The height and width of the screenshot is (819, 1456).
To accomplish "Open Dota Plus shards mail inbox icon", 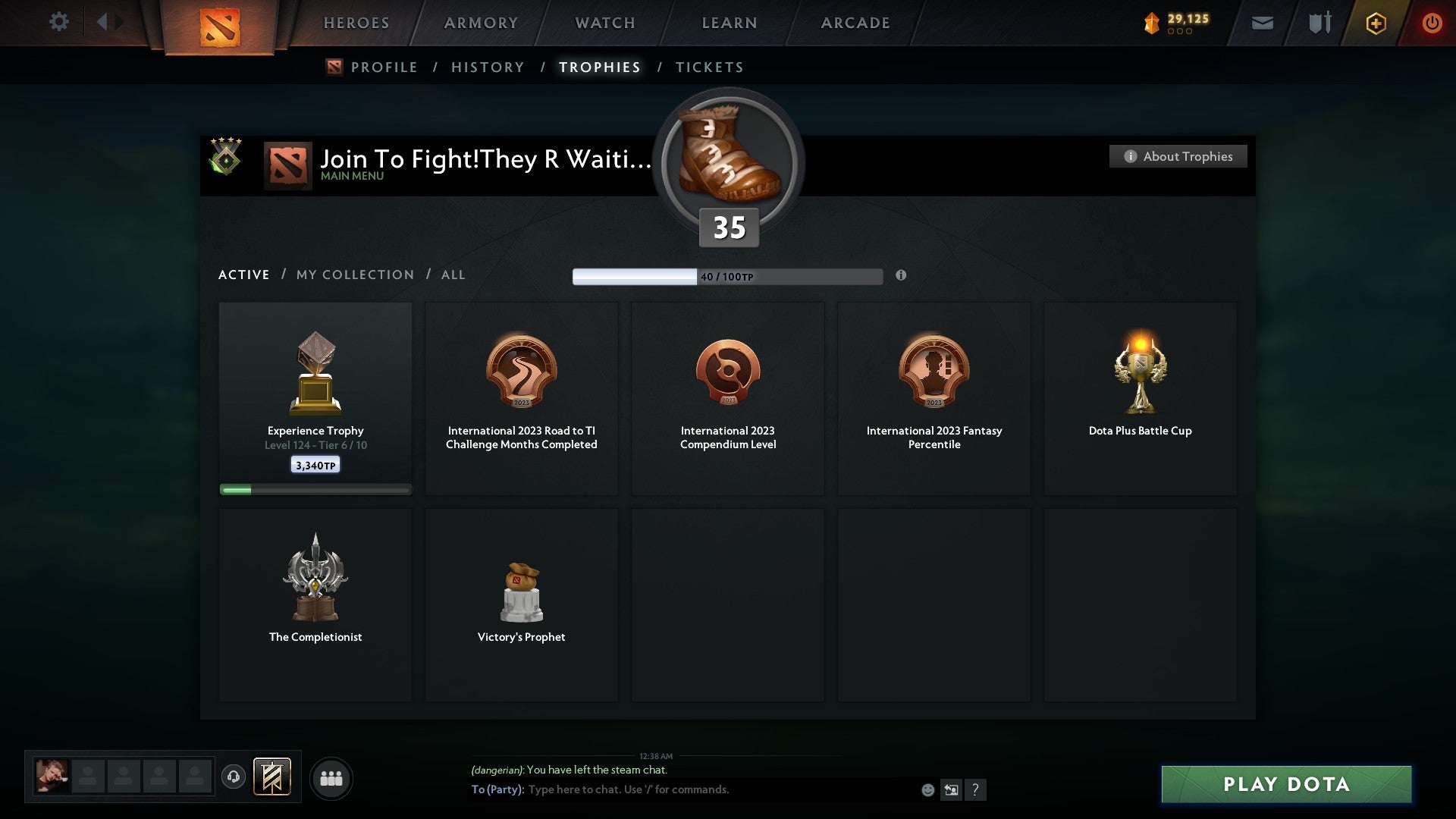I will 1261,23.
